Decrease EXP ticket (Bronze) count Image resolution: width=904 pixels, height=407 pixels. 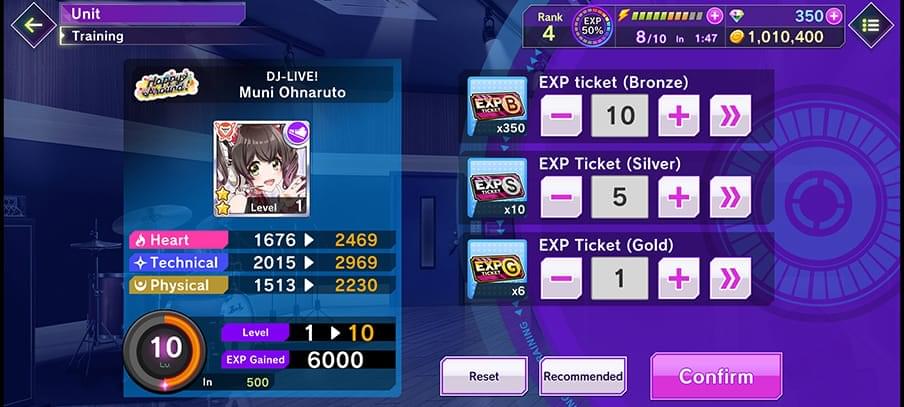(x=561, y=116)
